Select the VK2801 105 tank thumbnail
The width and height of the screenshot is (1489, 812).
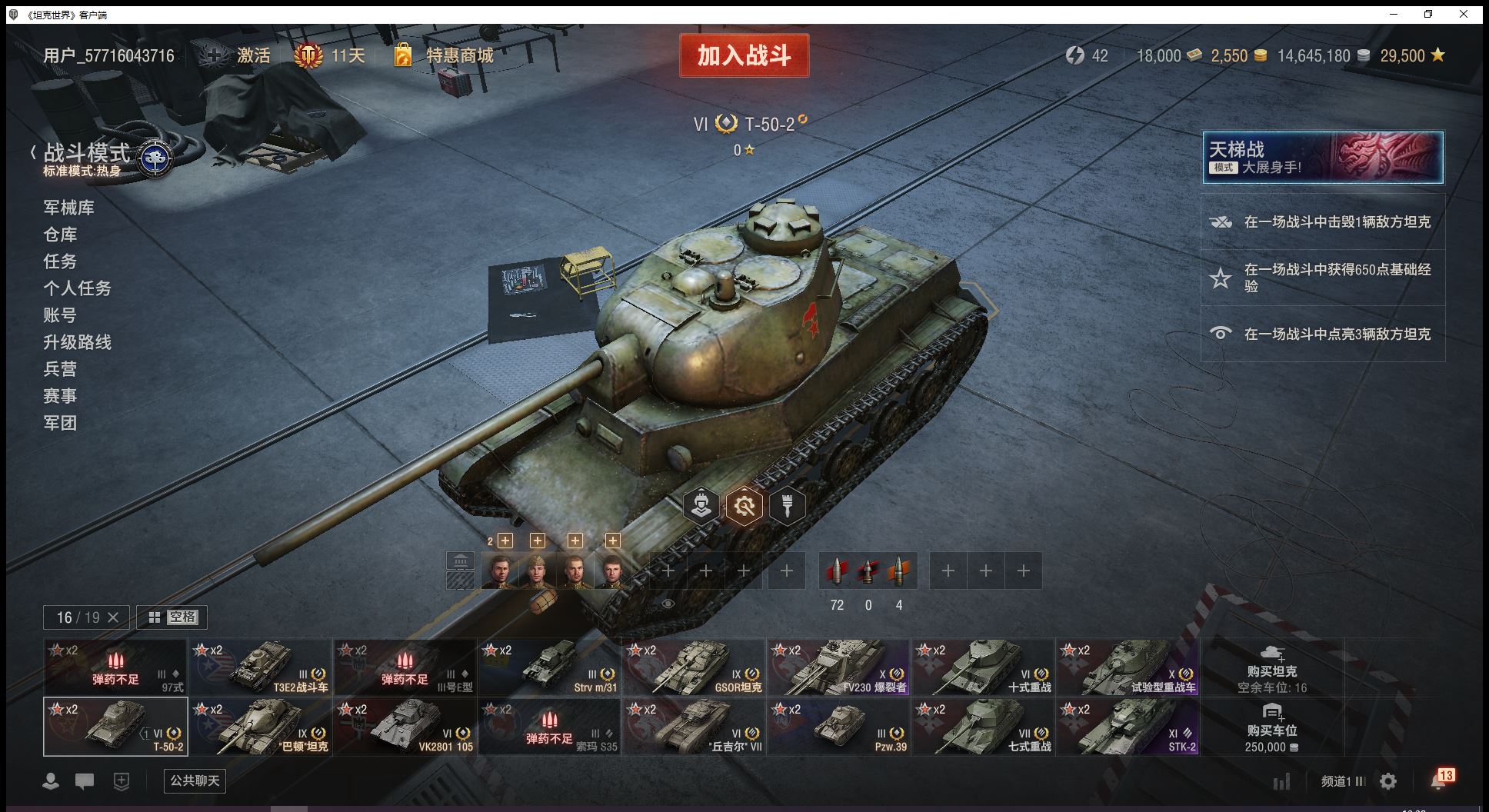405,727
